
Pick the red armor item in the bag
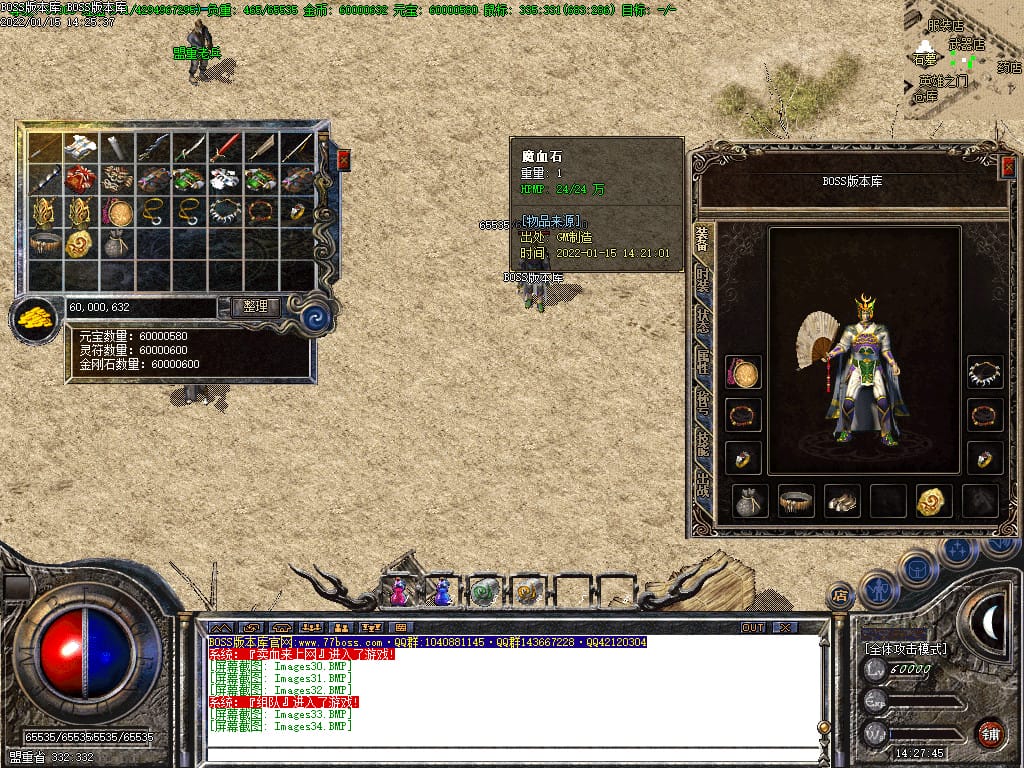click(x=80, y=180)
